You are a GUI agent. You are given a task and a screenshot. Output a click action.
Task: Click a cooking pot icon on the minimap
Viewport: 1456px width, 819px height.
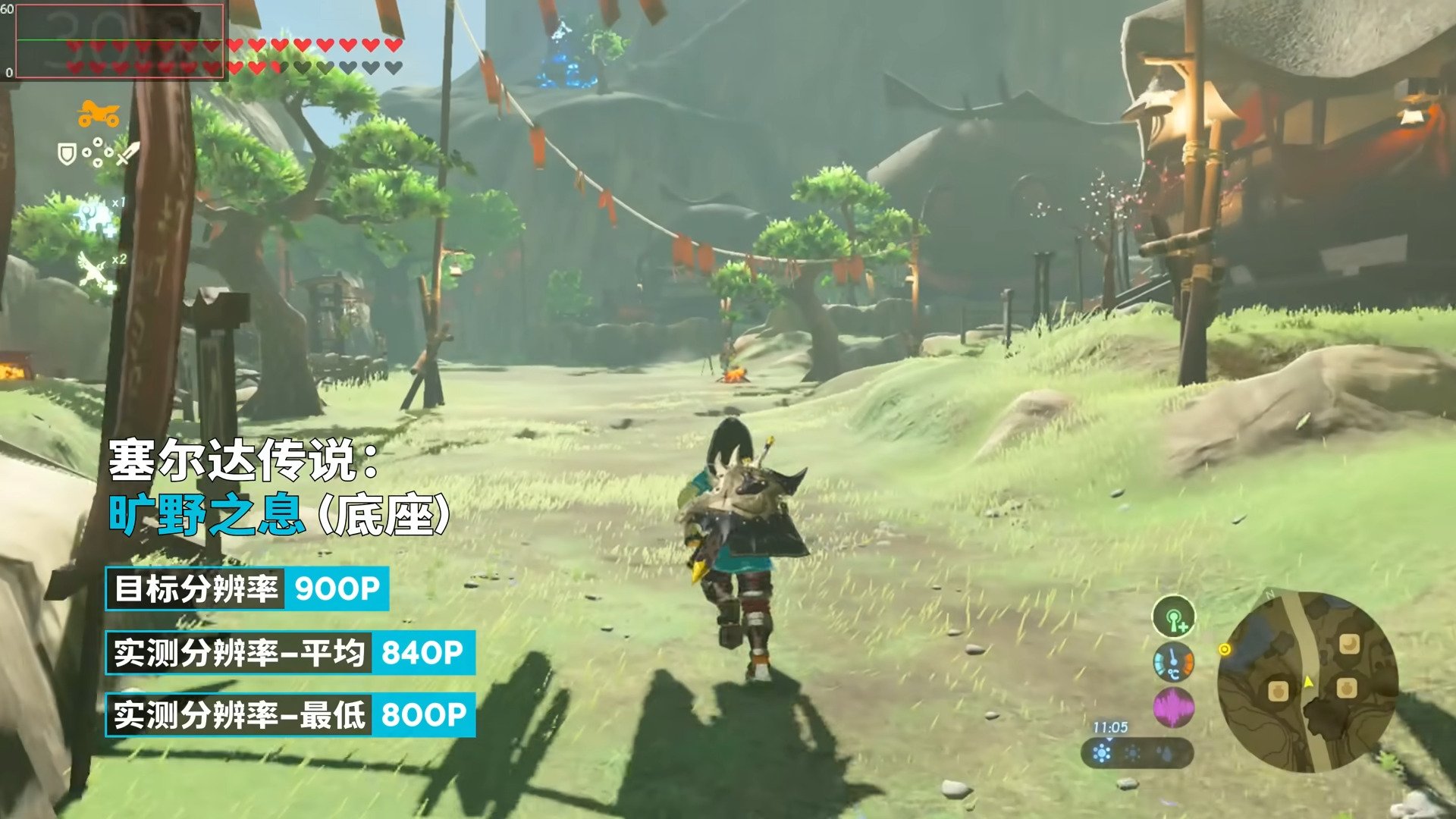pyautogui.click(x=1279, y=692)
